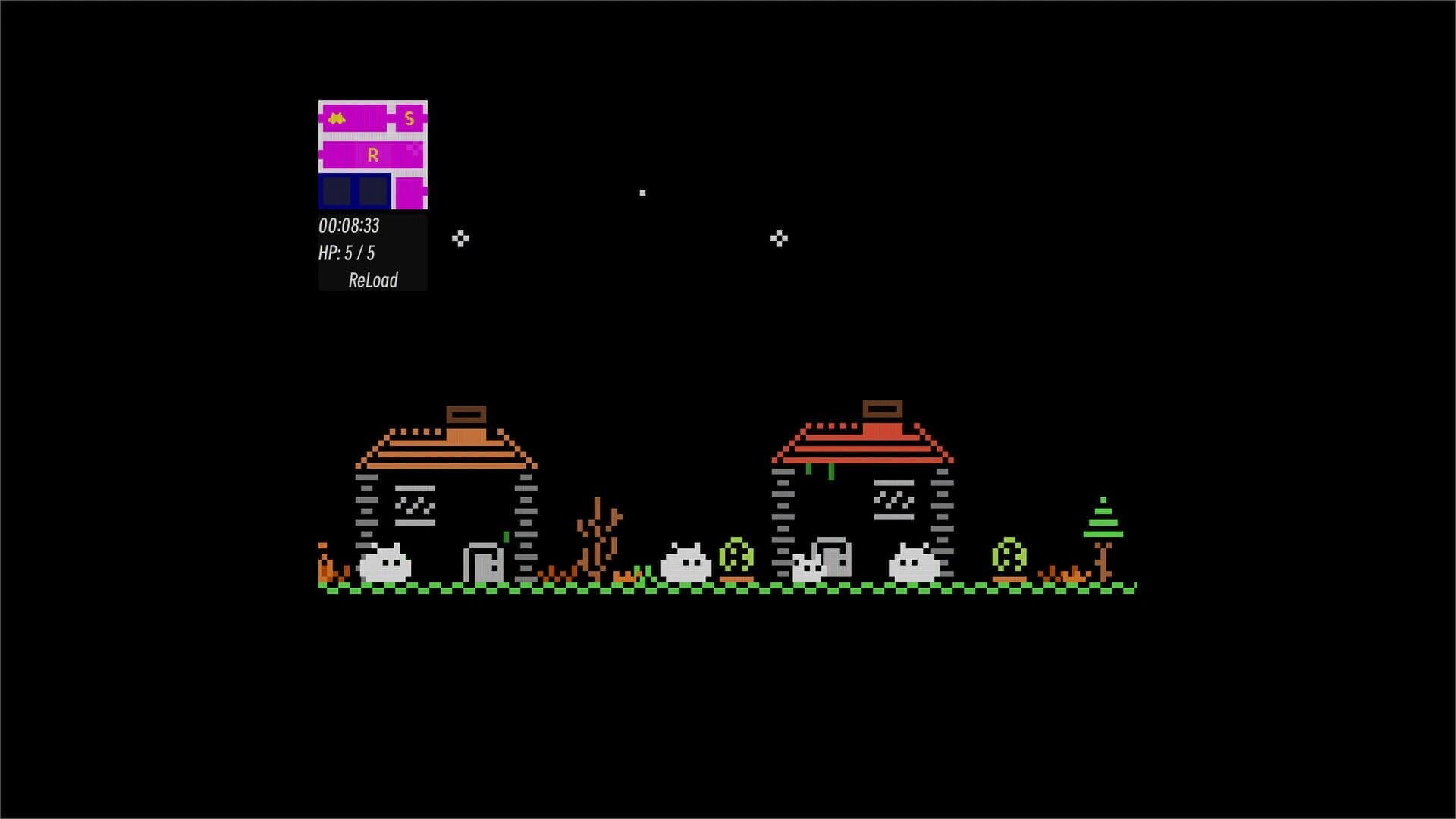Click the gray door of the orange-roofed house
Screen dimensions: 1456x819
coord(485,563)
